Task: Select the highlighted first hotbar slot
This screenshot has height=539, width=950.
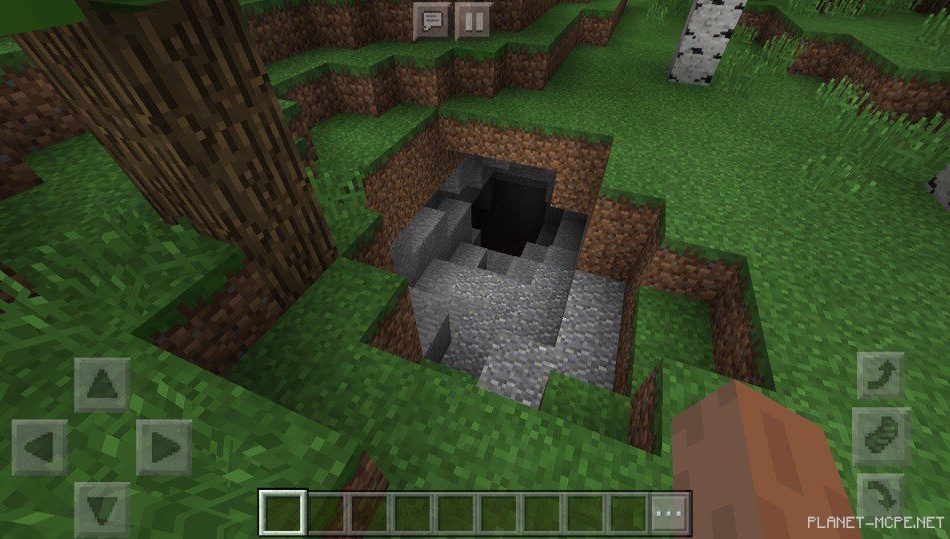Action: [283, 514]
